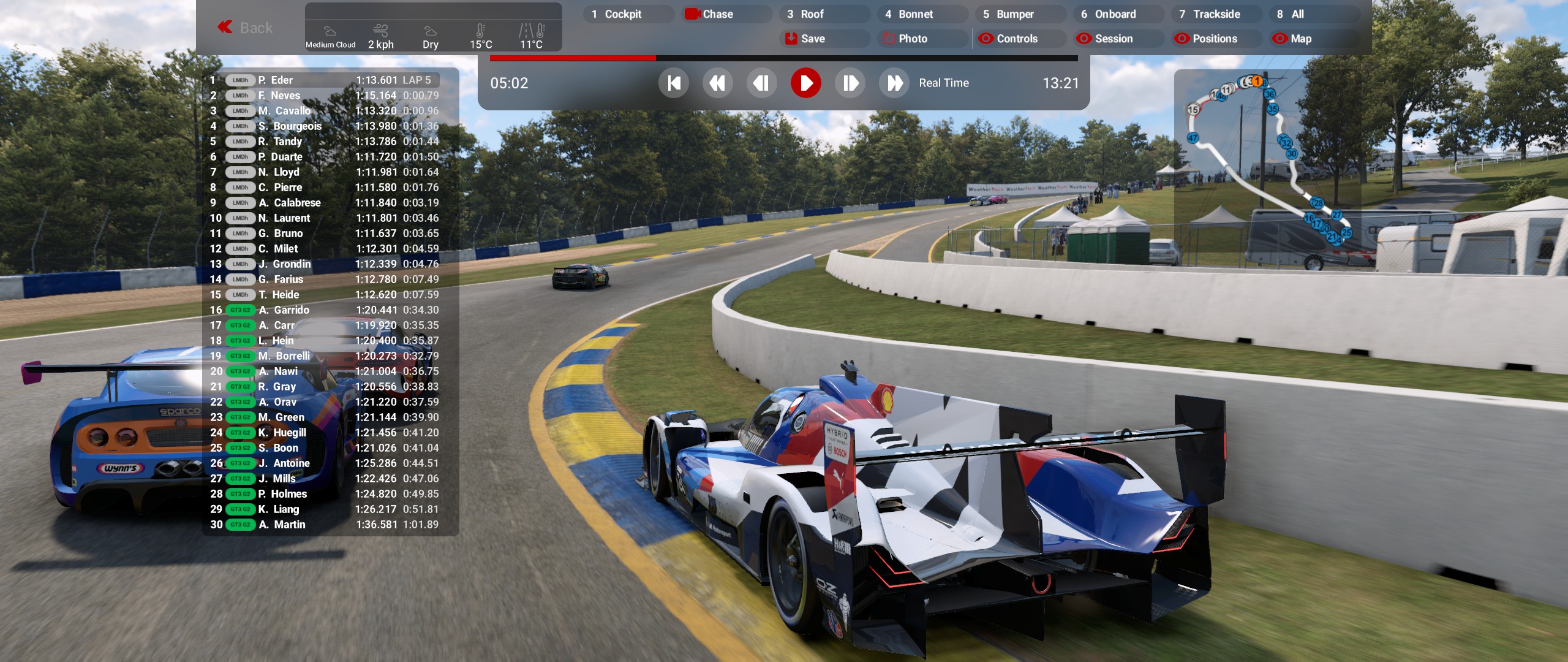
Task: Activate the Onboard camera
Action: pyautogui.click(x=1115, y=14)
